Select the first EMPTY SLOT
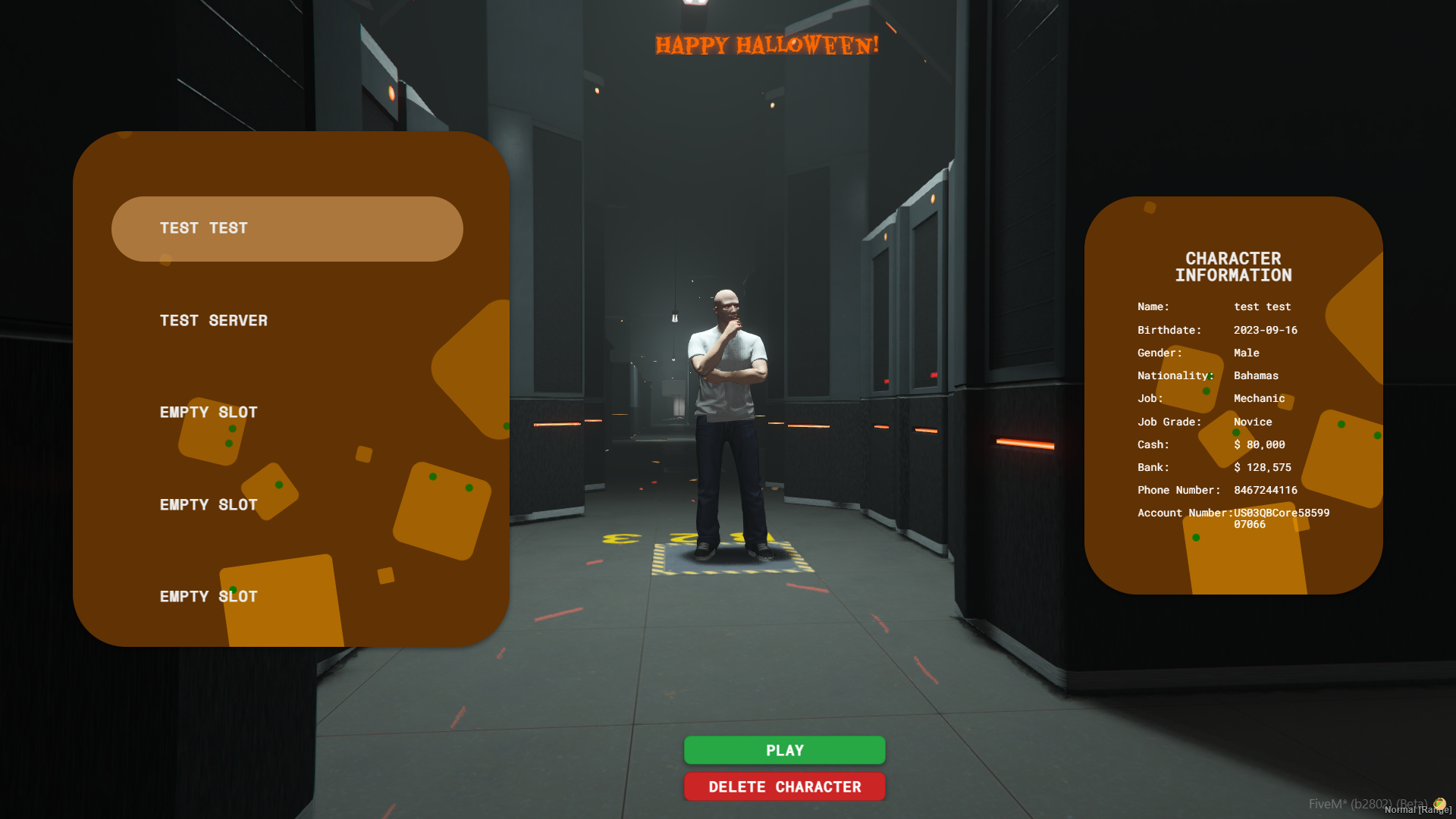Screen dimensions: 1456x819 point(208,412)
